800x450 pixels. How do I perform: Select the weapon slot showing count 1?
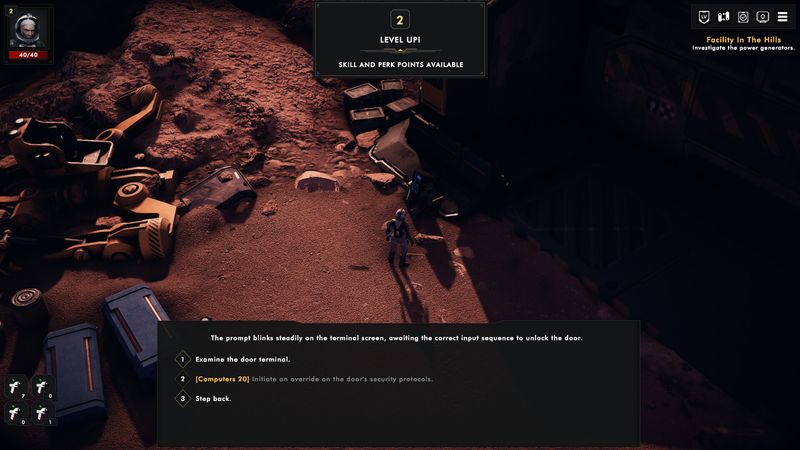pos(43,412)
